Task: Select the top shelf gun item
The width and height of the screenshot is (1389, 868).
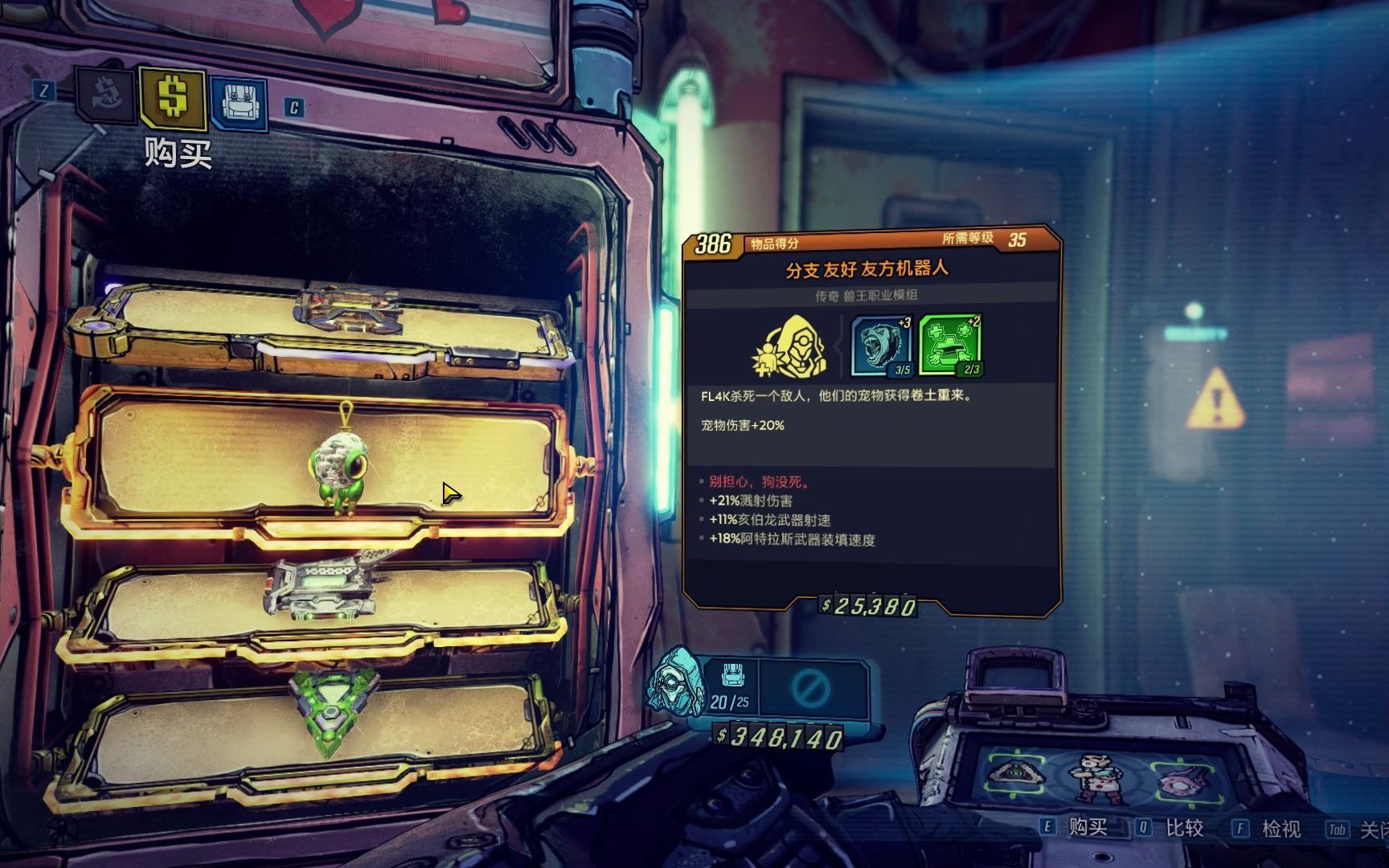Action: [x=347, y=309]
